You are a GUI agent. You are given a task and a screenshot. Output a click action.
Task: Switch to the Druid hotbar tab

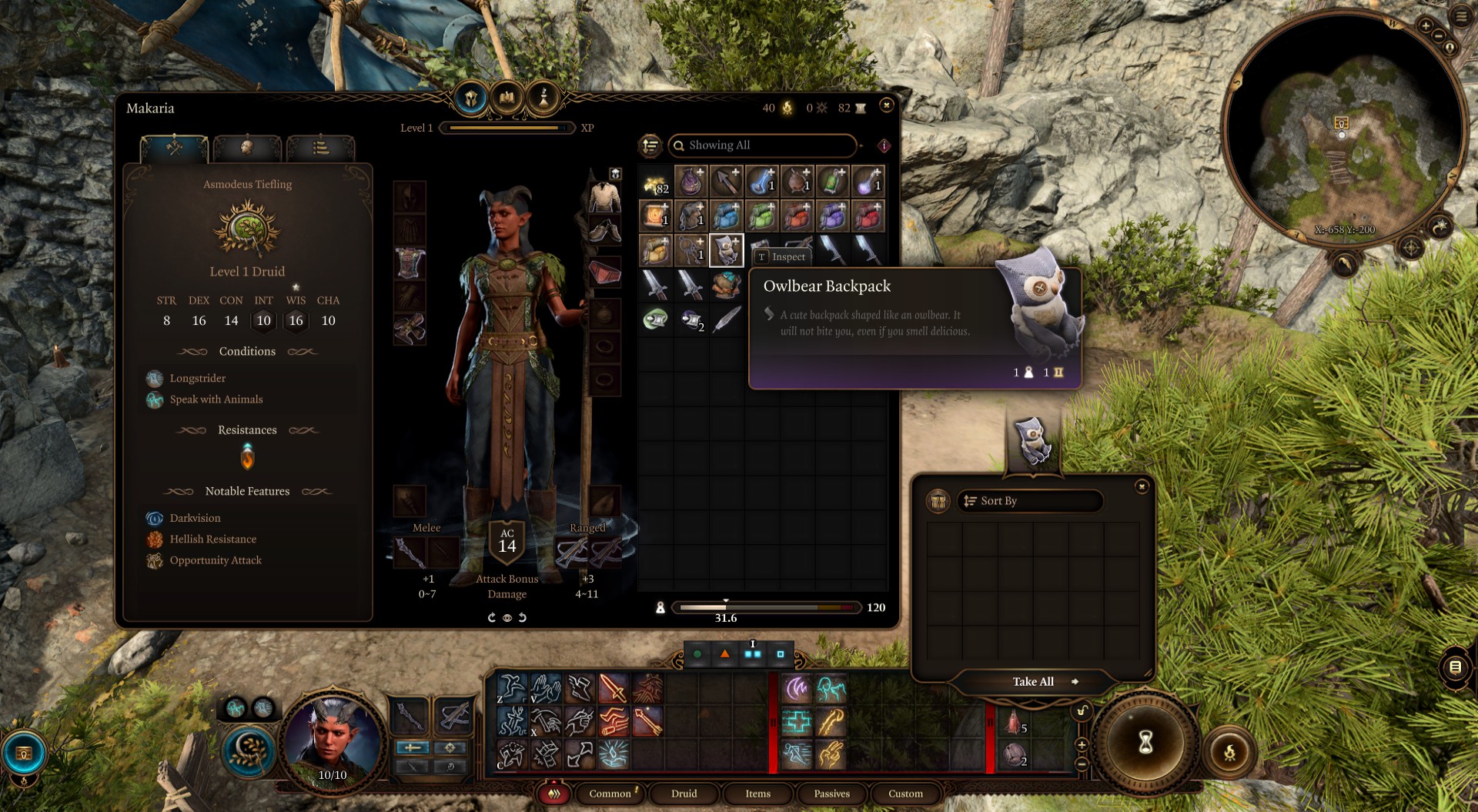(684, 794)
